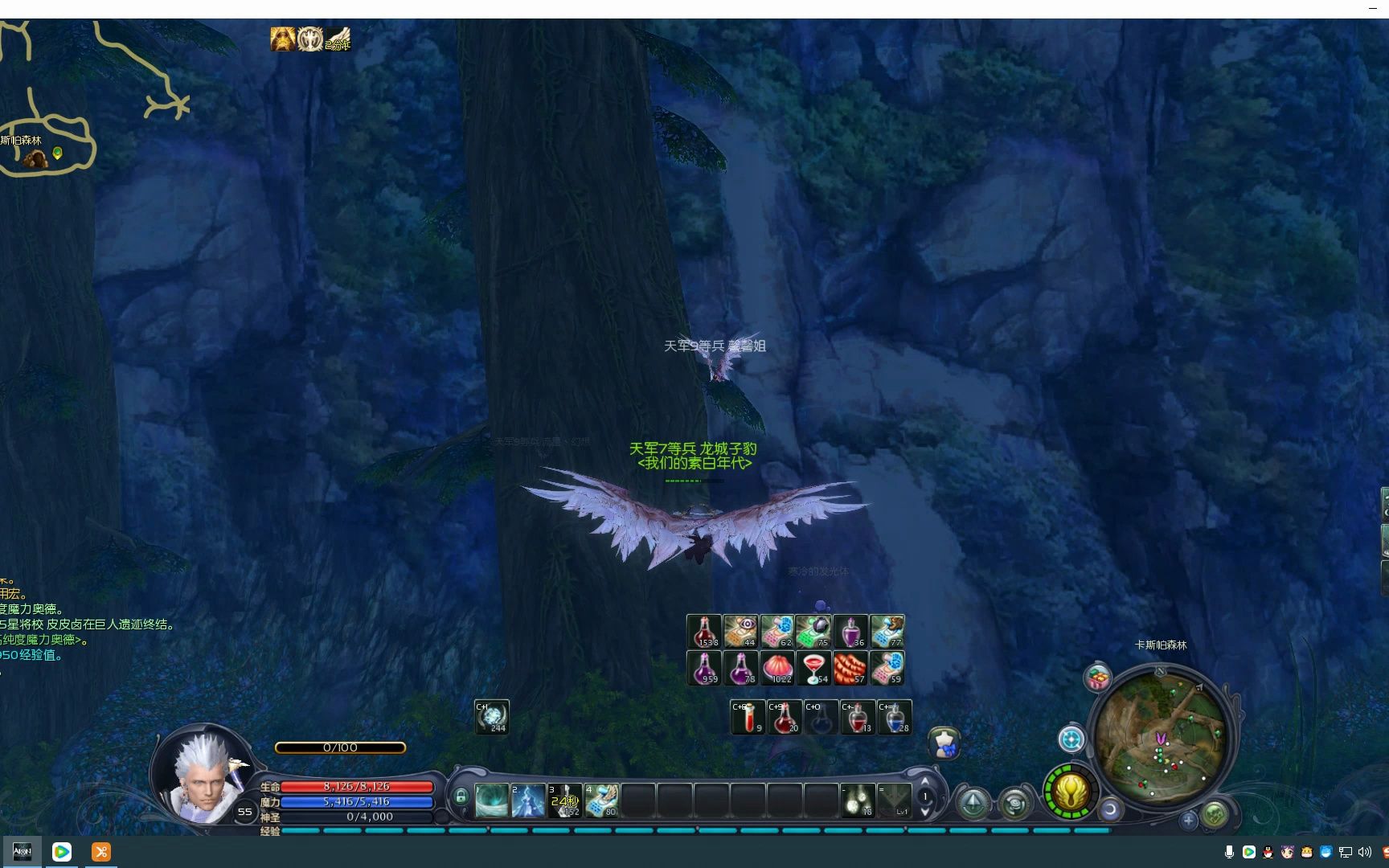Open the Aion taskbar application icon
This screenshot has width=1389, height=868.
coord(22,852)
